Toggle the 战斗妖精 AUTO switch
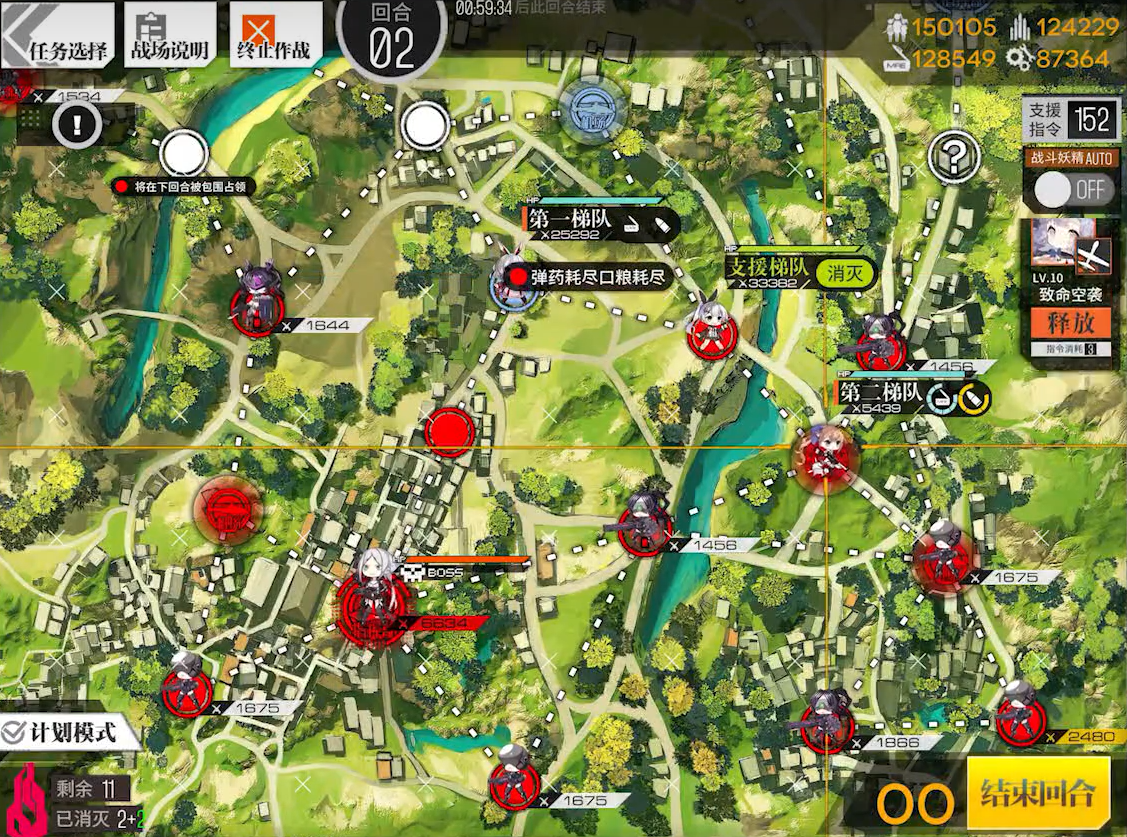 (1073, 188)
